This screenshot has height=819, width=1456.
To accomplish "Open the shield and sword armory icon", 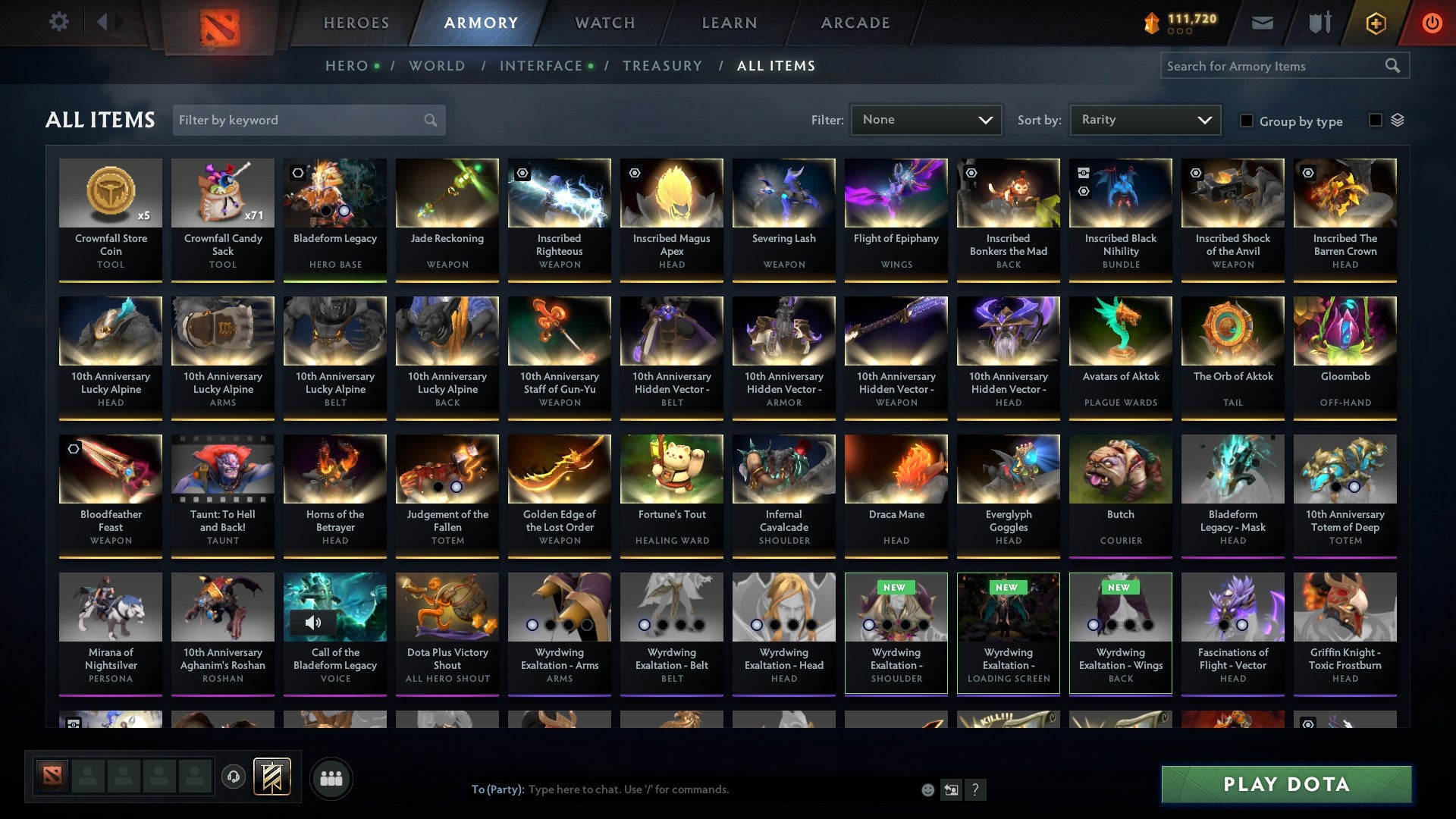I will click(1319, 23).
